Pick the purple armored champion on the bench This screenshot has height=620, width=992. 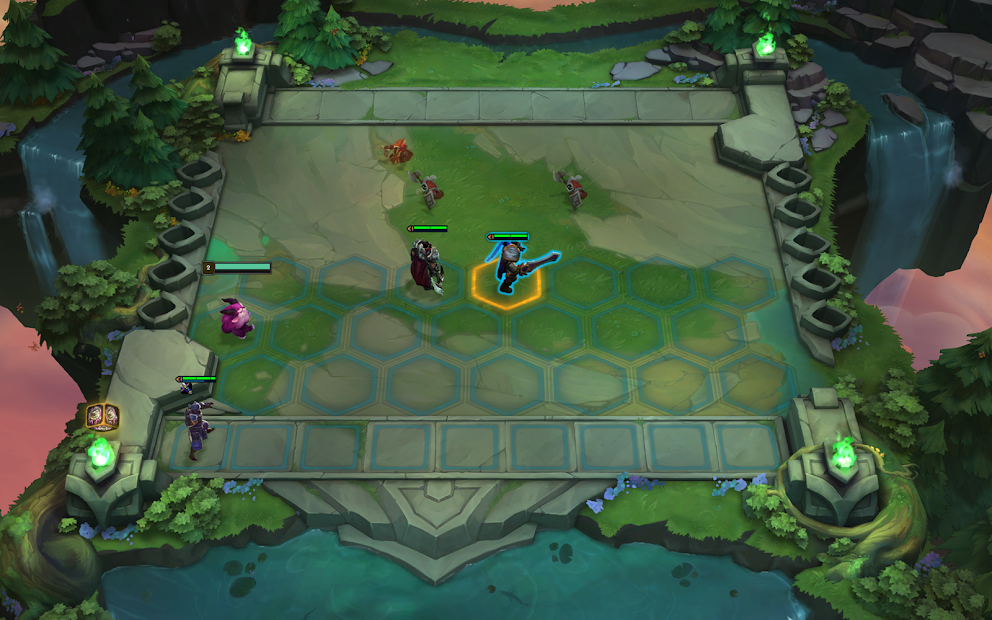[197, 418]
